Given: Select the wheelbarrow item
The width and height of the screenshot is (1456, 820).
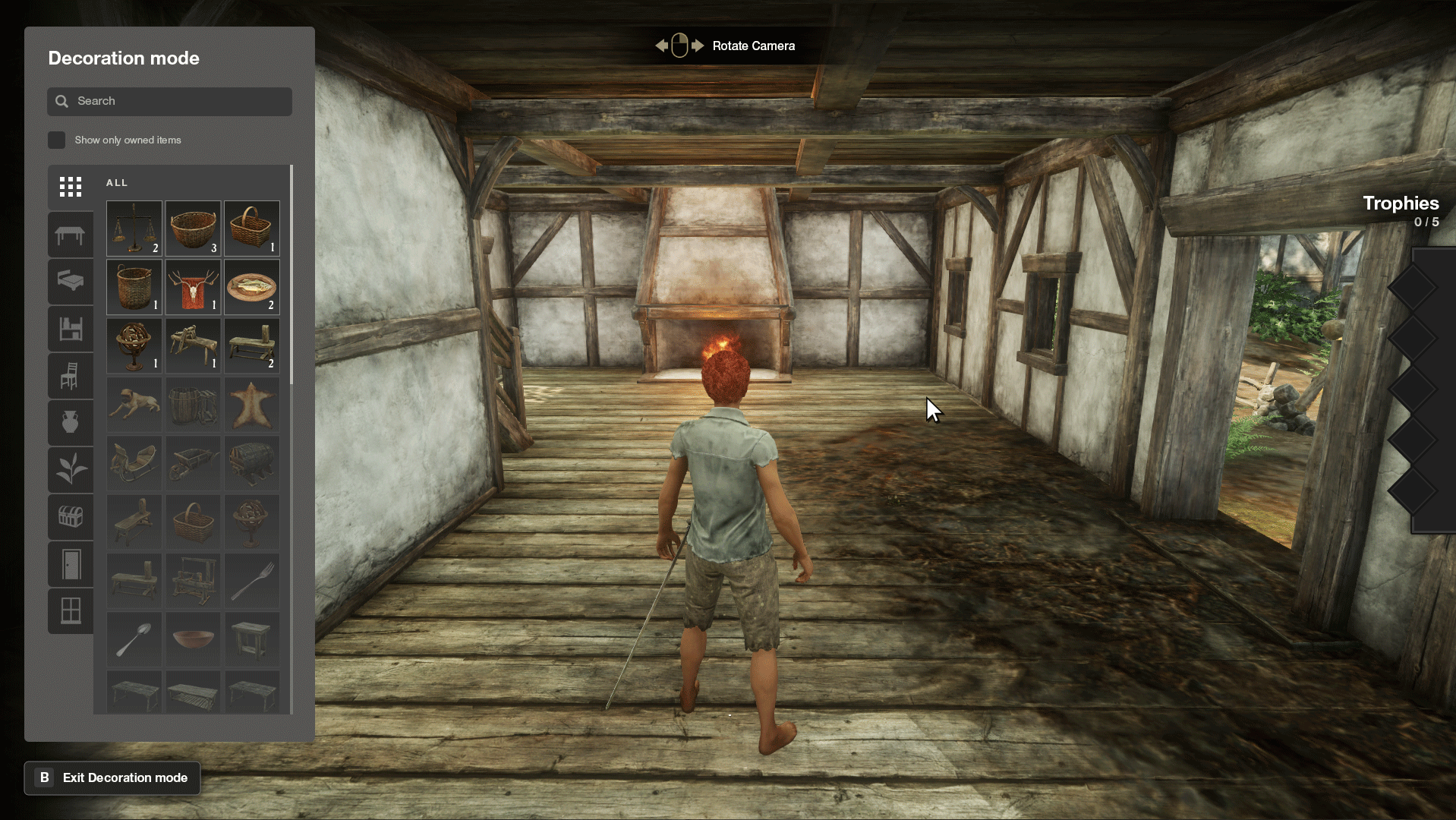Looking at the screenshot, I should 193,463.
